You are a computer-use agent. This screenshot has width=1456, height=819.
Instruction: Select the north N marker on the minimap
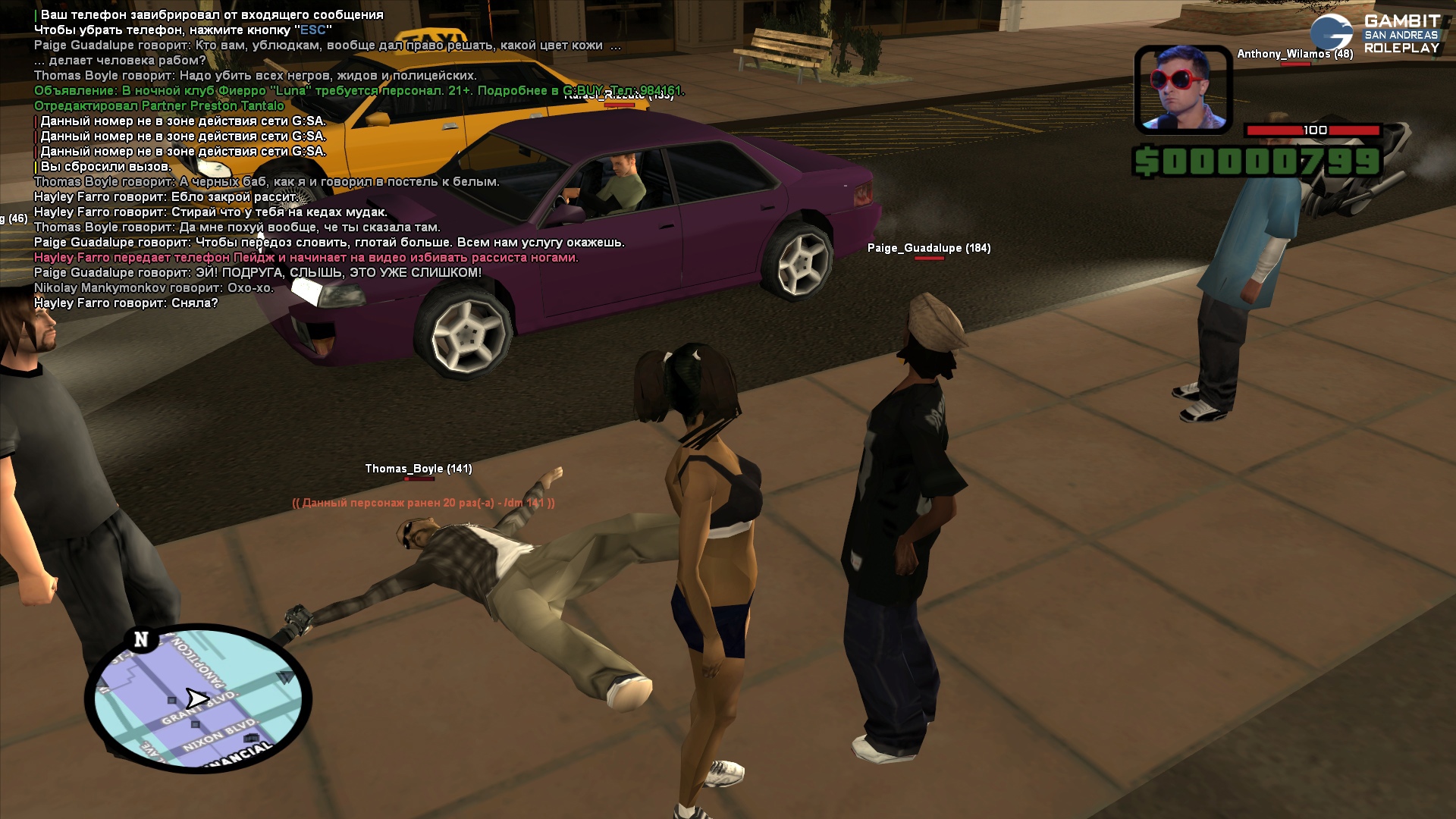[x=141, y=640]
